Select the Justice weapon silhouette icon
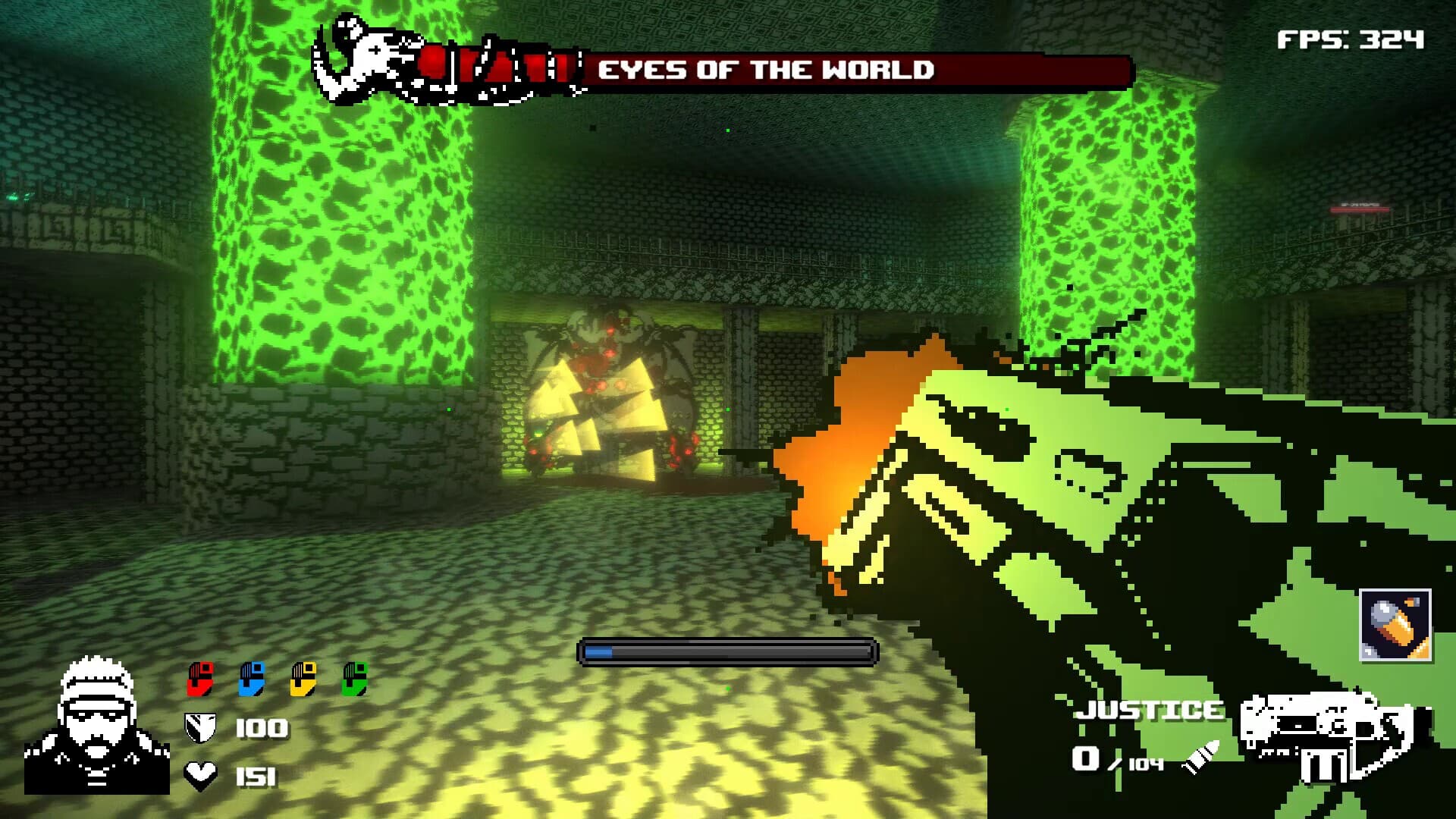The height and width of the screenshot is (819, 1456). [x=1328, y=736]
